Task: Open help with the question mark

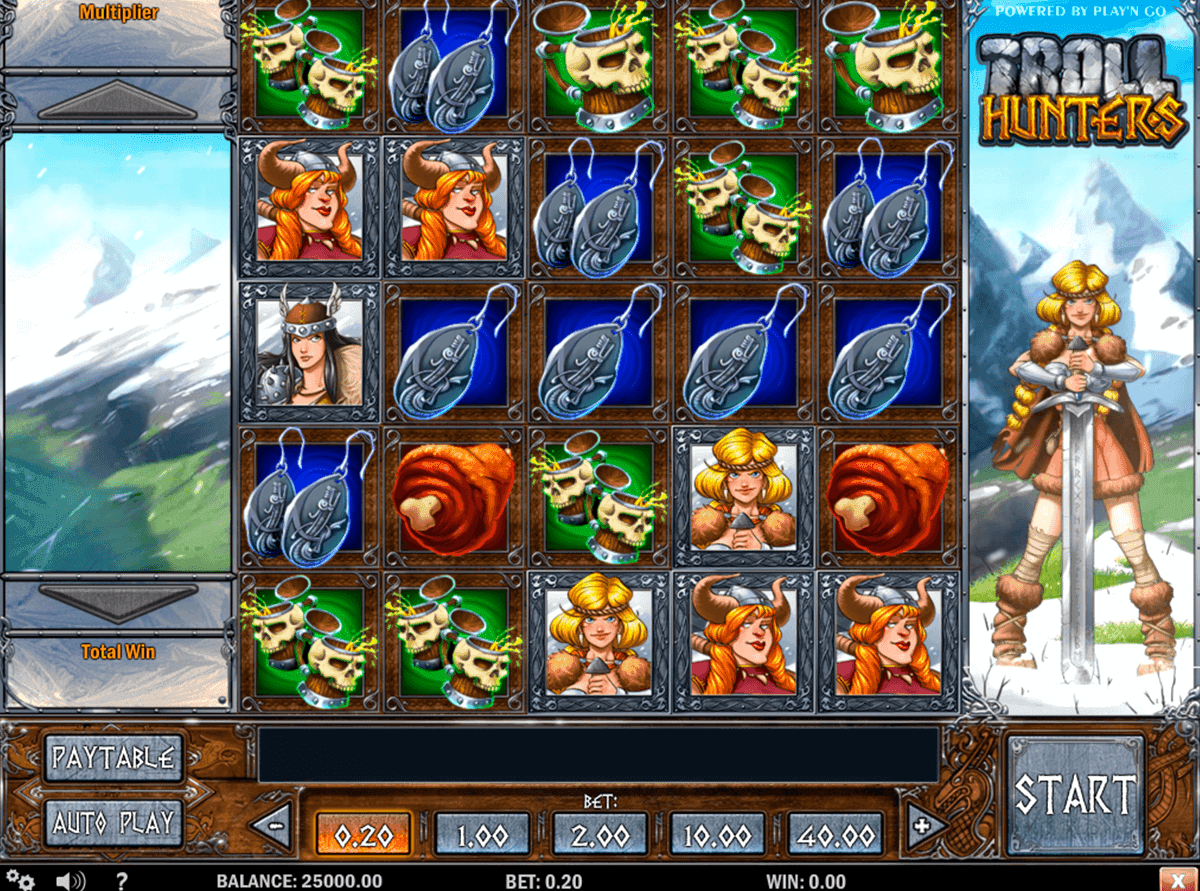Action: [122, 881]
